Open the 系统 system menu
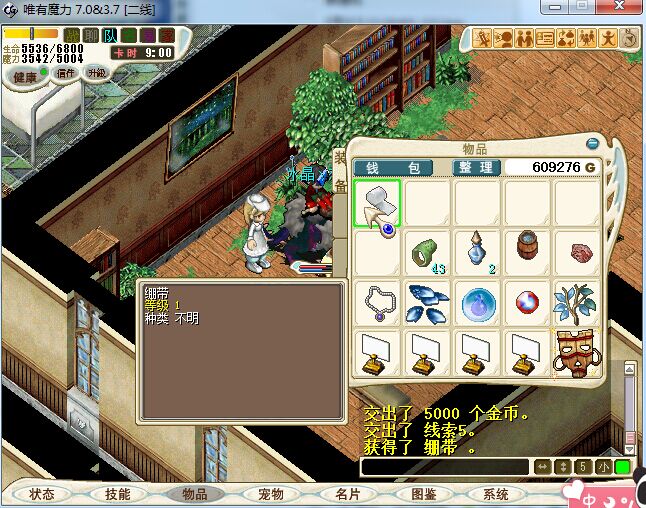646x508 pixels. tap(496, 494)
